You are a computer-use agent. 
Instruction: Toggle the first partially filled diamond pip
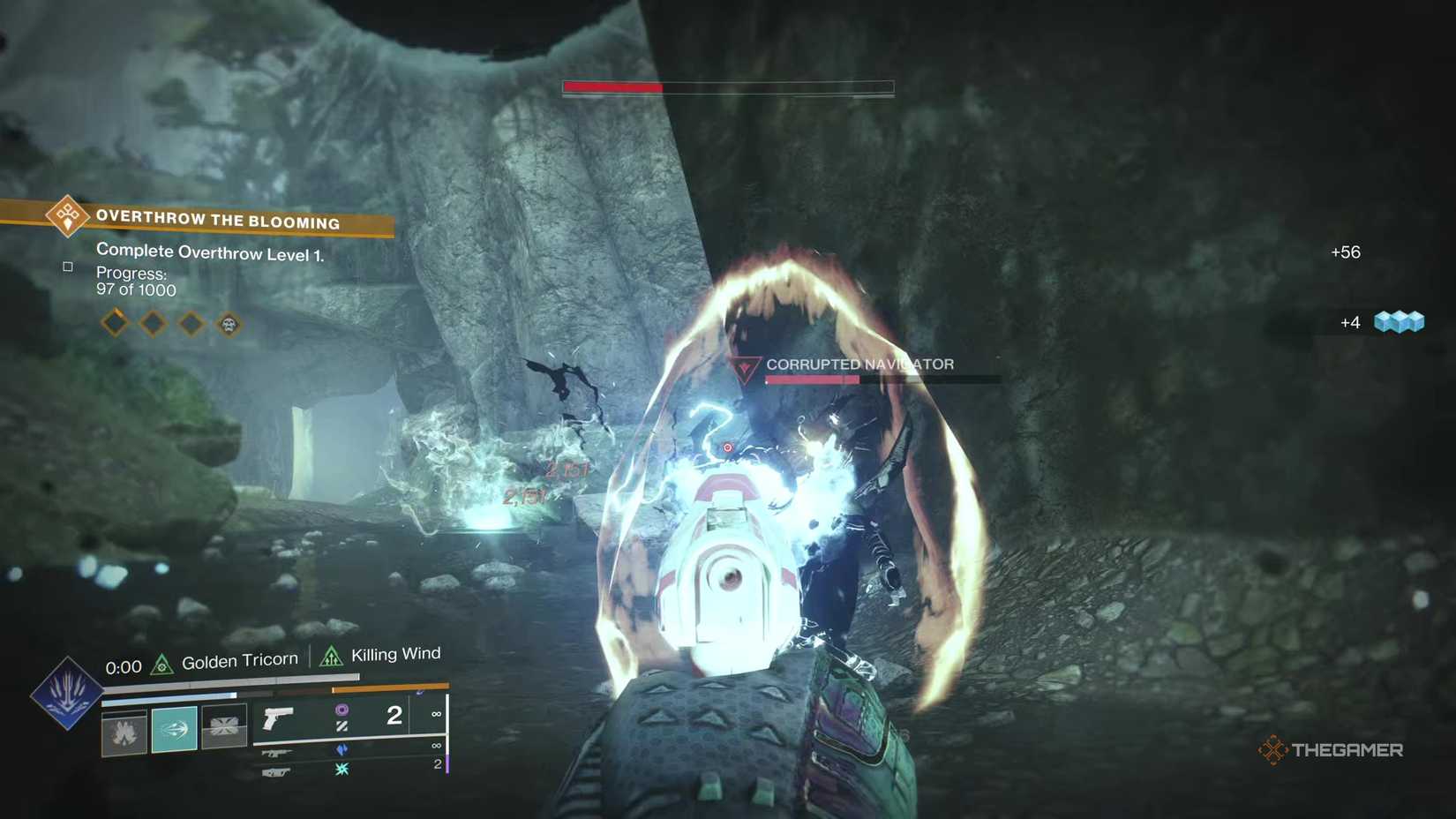click(x=115, y=323)
